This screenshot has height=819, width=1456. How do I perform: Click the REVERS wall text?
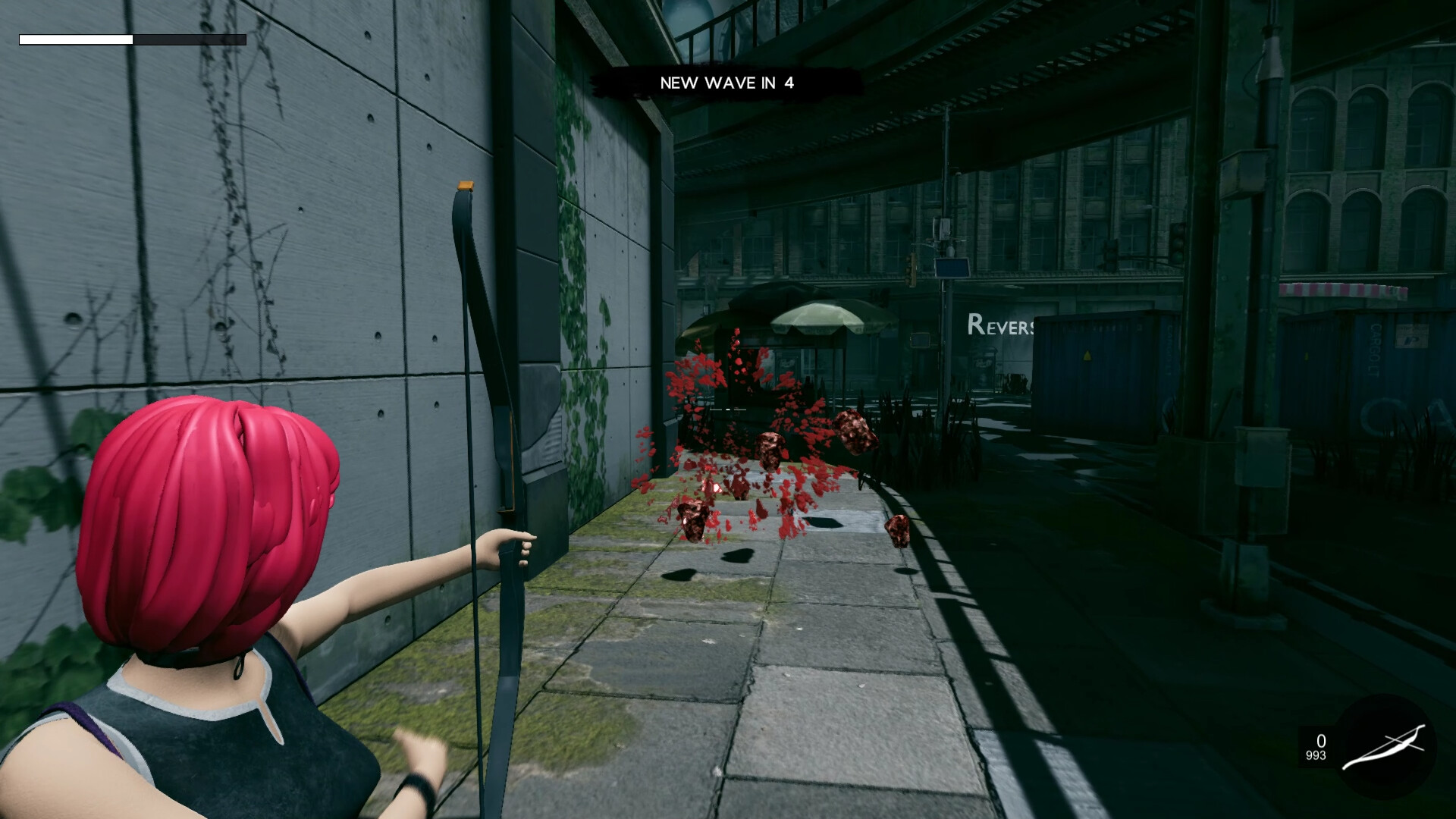(1001, 326)
